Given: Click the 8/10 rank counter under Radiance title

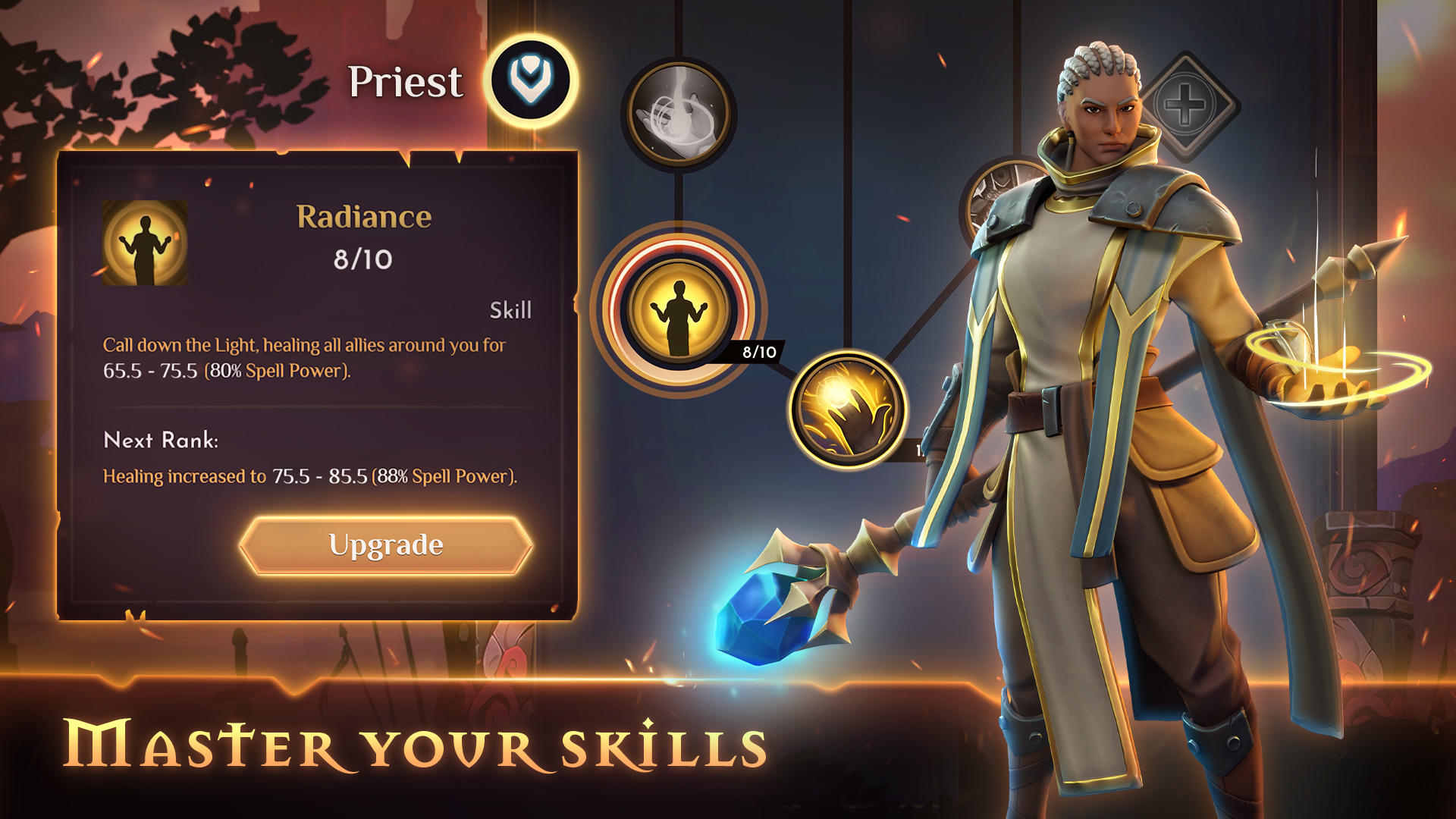Looking at the screenshot, I should coord(362,258).
